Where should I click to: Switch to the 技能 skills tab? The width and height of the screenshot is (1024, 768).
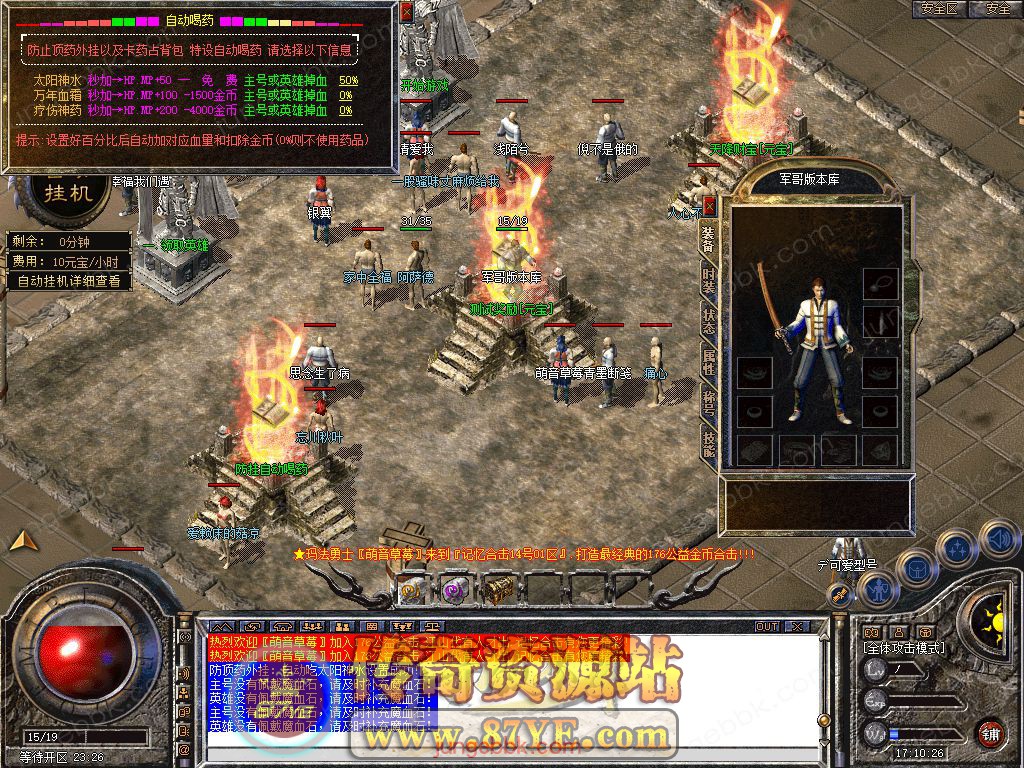click(709, 444)
